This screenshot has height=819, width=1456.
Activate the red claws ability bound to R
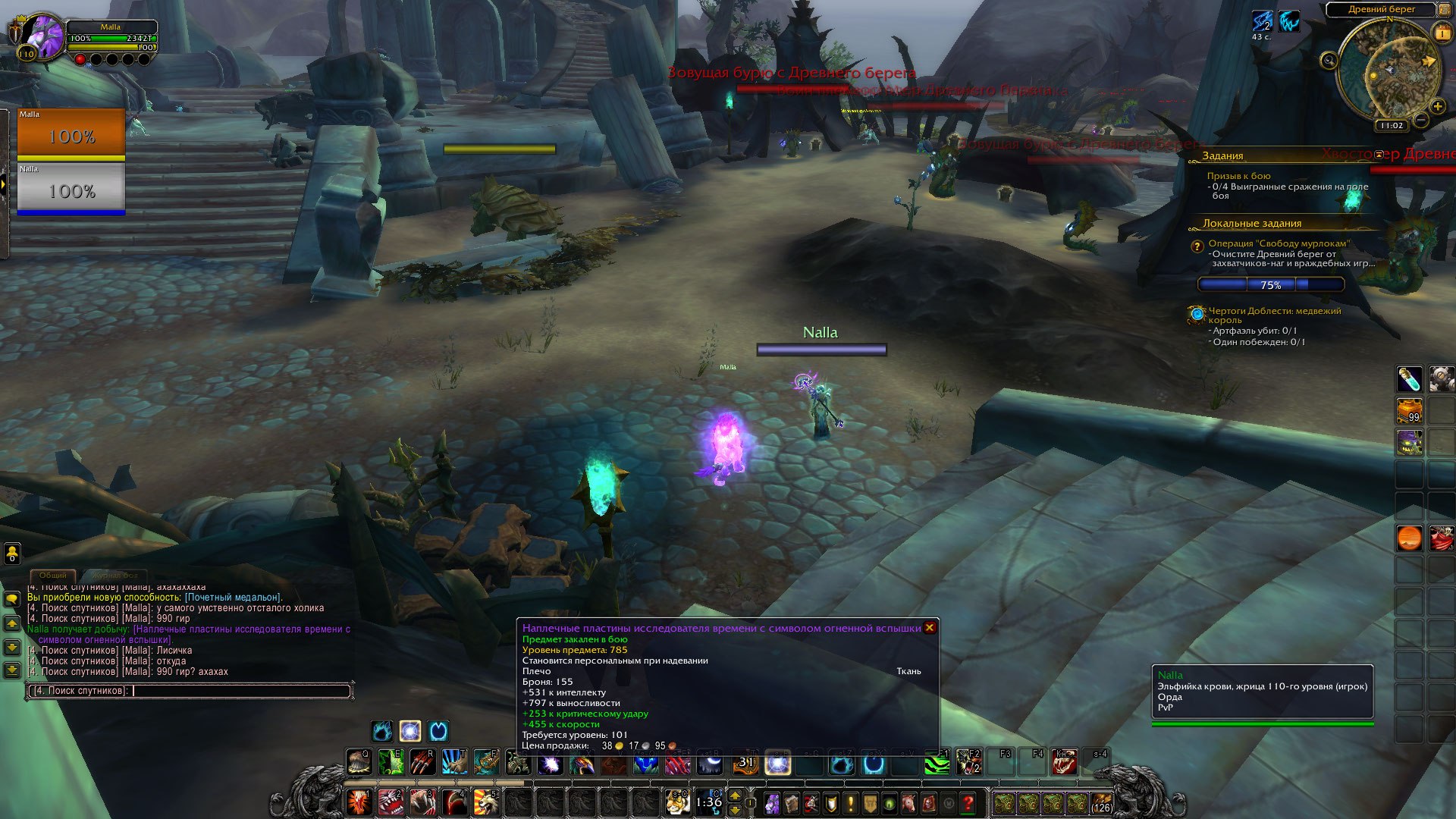coord(422,762)
